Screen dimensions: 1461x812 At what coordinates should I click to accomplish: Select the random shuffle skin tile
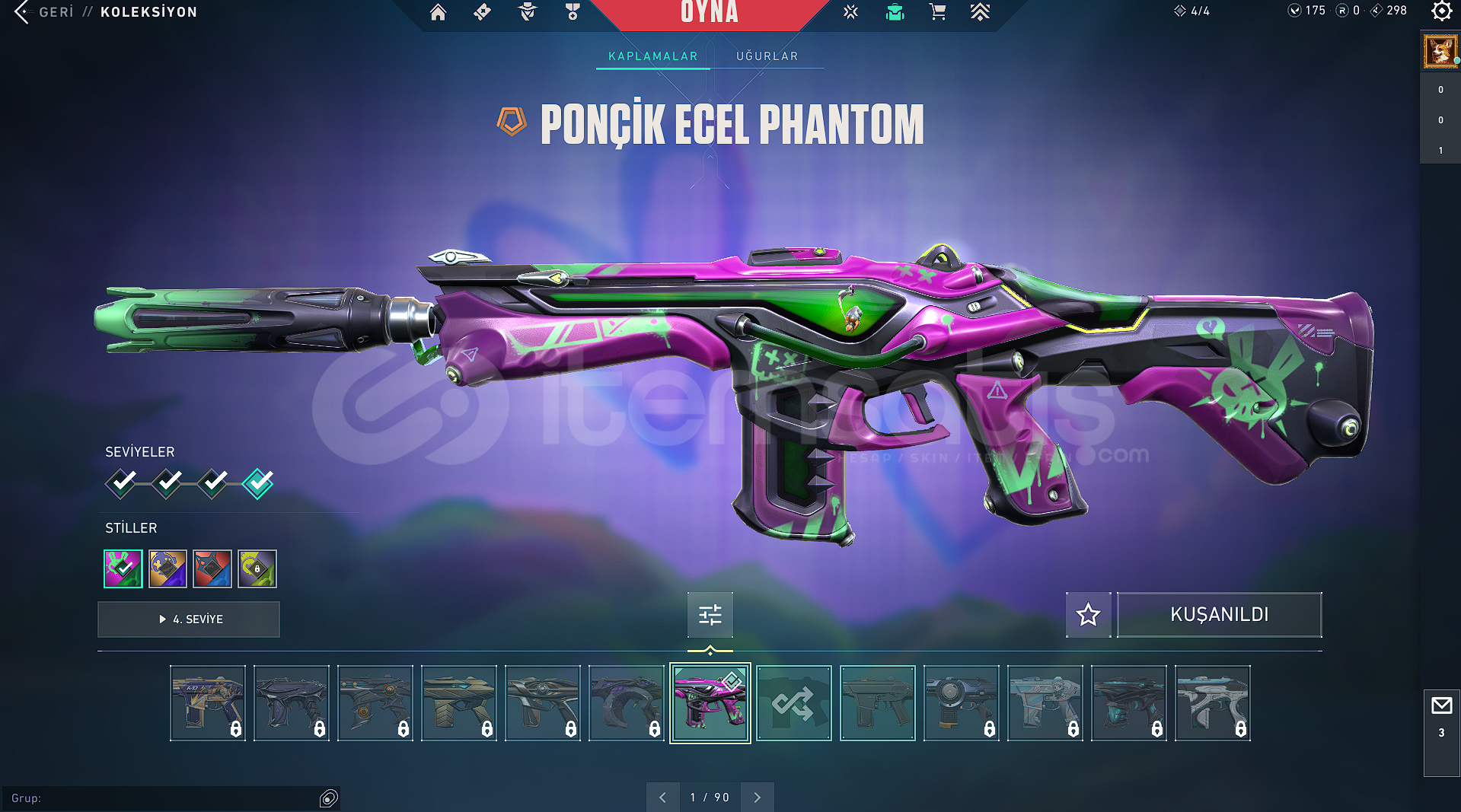(793, 703)
